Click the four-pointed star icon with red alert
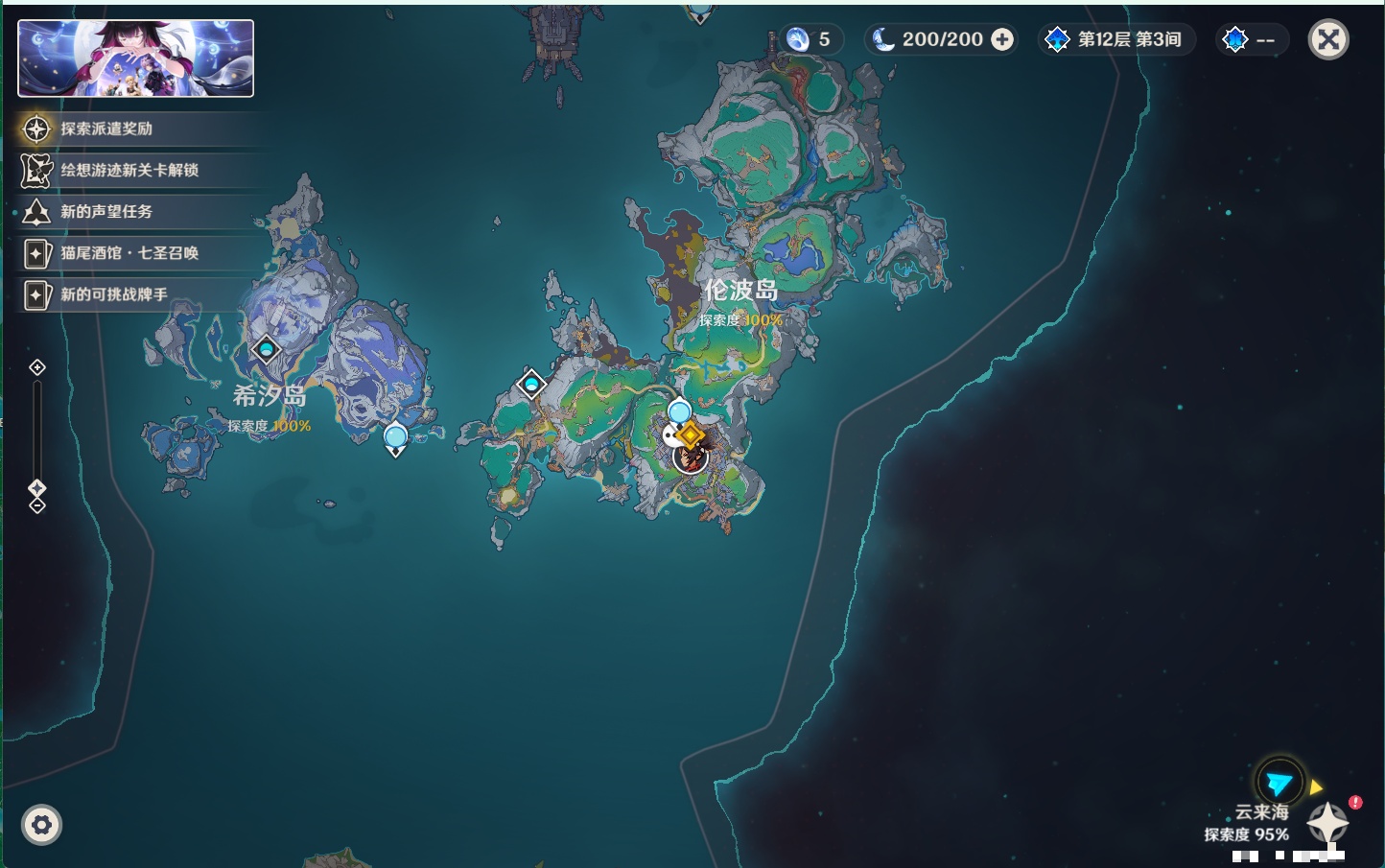 coord(1328,822)
